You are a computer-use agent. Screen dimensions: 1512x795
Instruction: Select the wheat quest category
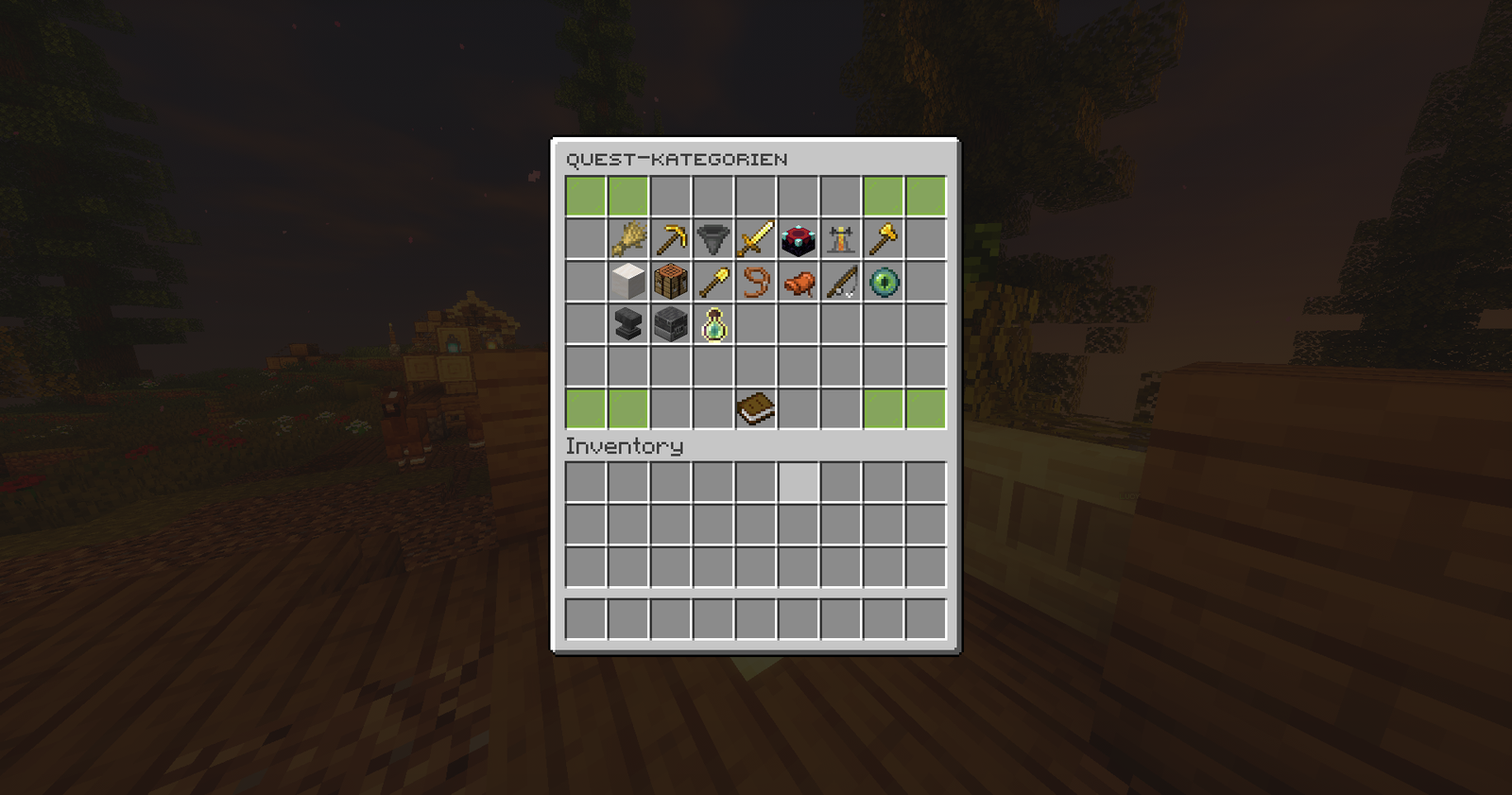coord(627,239)
